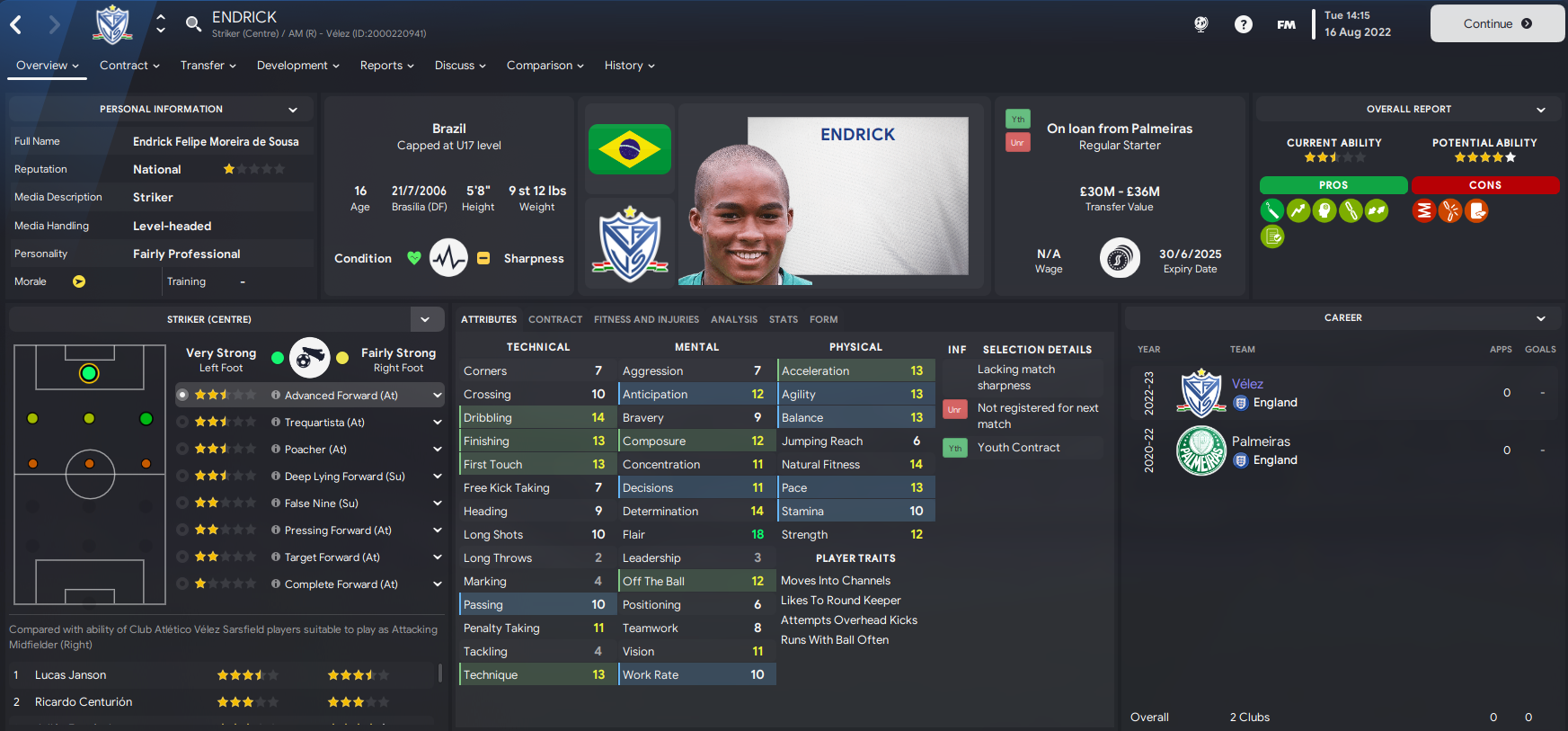Open the Vélez club link in Career
Image resolution: width=1568 pixels, height=731 pixels.
(1247, 384)
